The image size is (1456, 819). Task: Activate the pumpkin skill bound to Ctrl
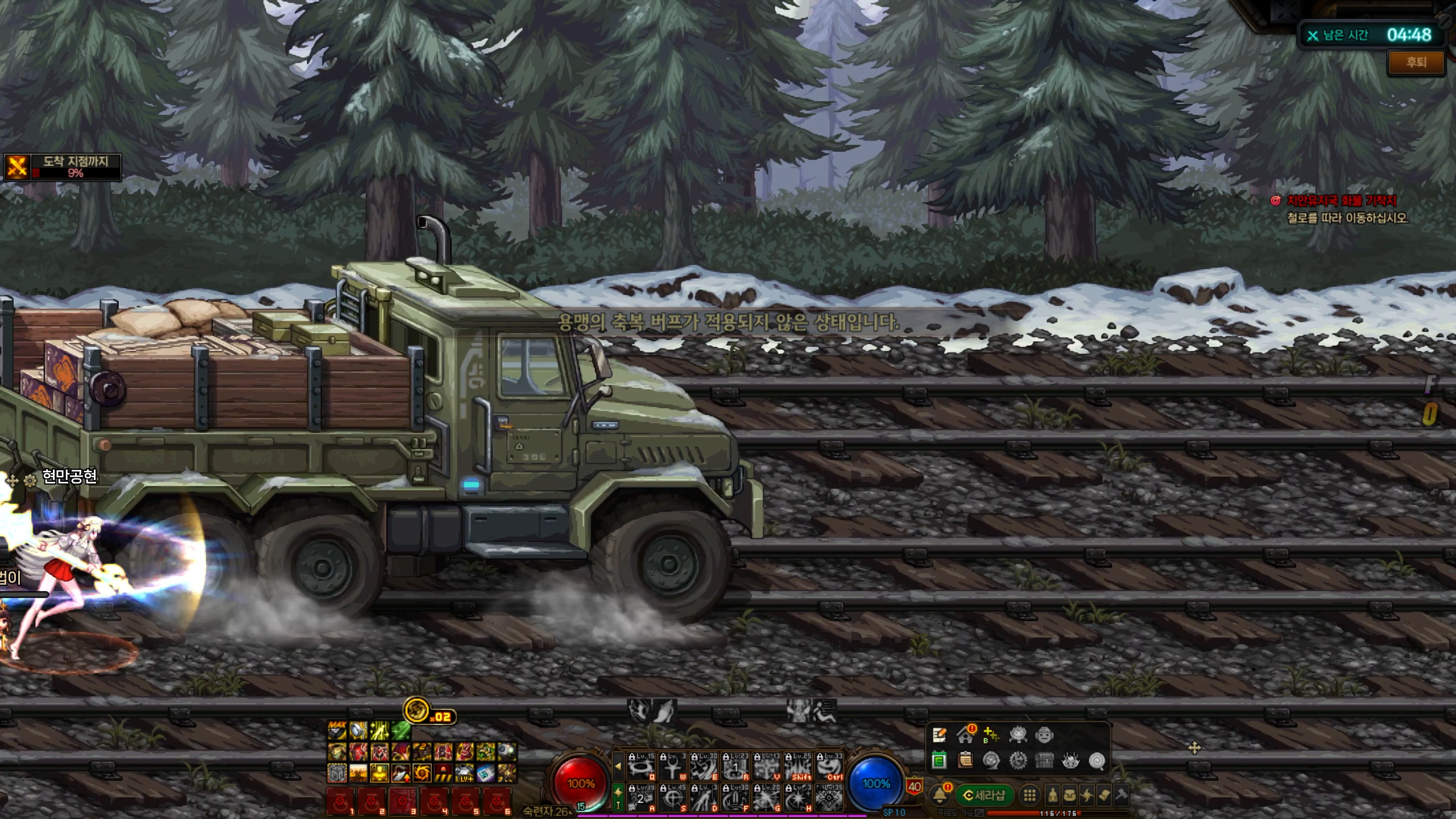pyautogui.click(x=829, y=767)
